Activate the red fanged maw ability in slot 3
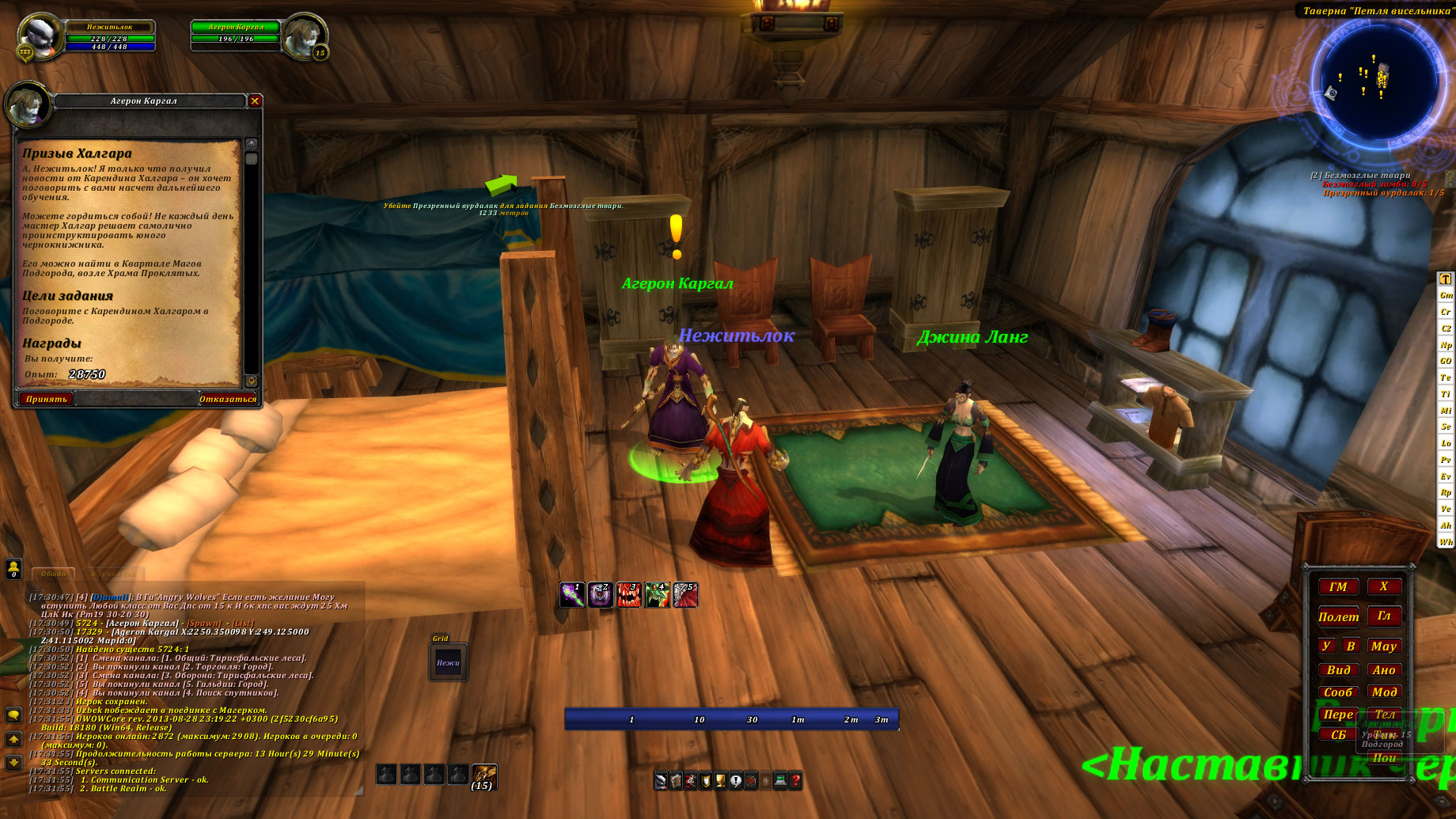 [628, 595]
